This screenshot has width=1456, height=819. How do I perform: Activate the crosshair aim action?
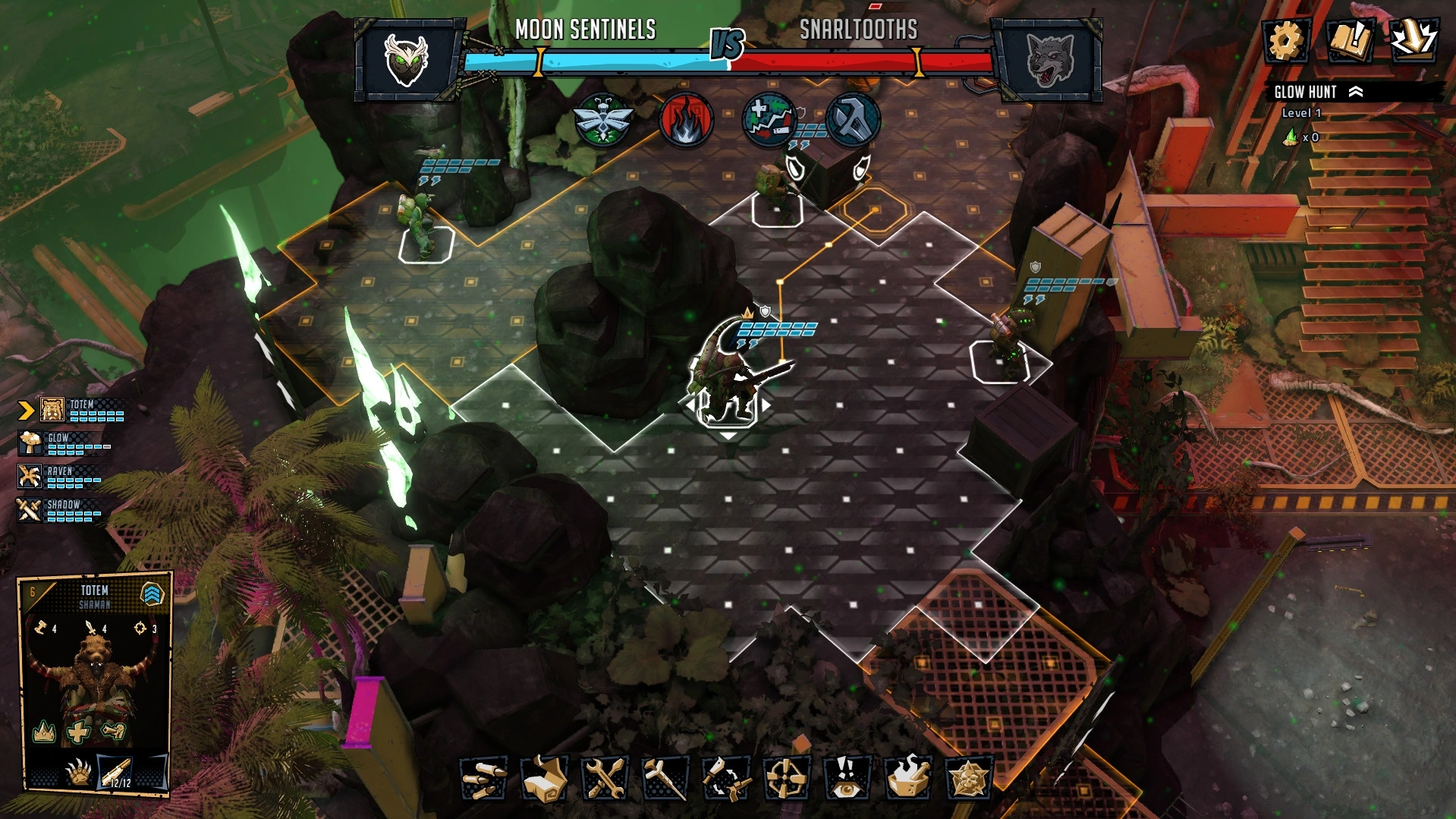coord(786,779)
